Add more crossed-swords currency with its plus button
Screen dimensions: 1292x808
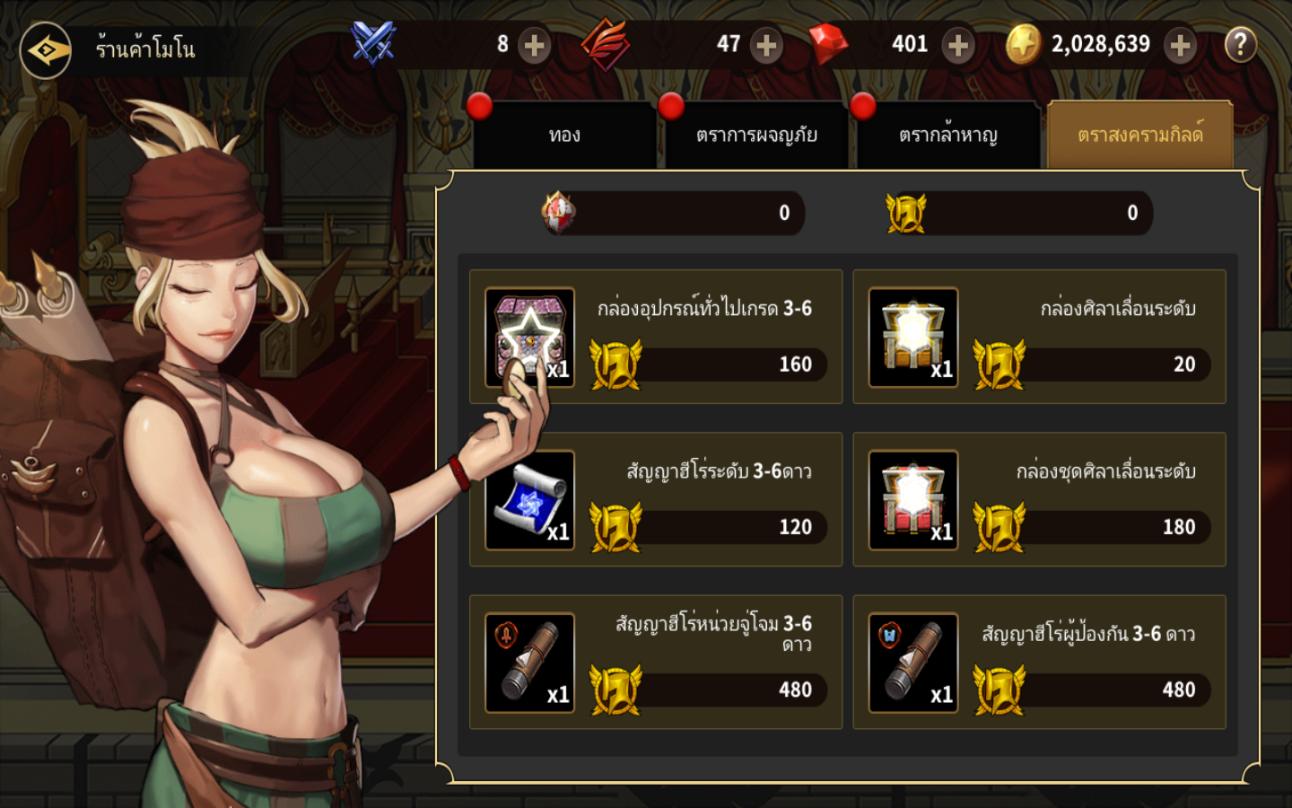[x=534, y=45]
